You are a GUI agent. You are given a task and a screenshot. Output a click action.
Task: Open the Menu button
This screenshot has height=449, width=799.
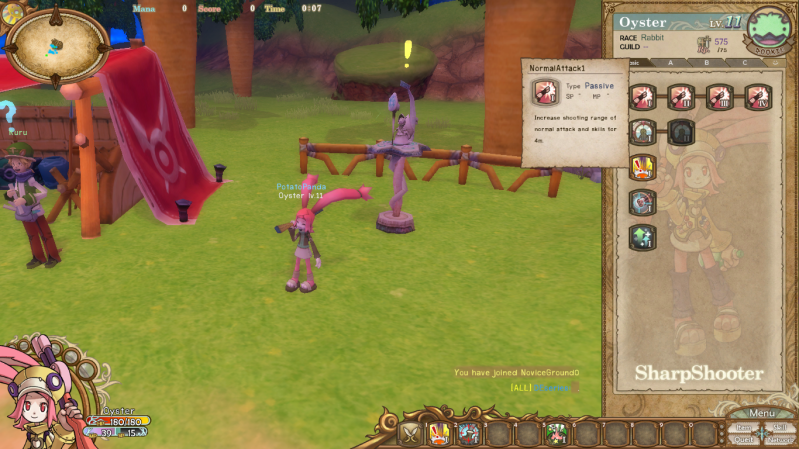click(761, 413)
